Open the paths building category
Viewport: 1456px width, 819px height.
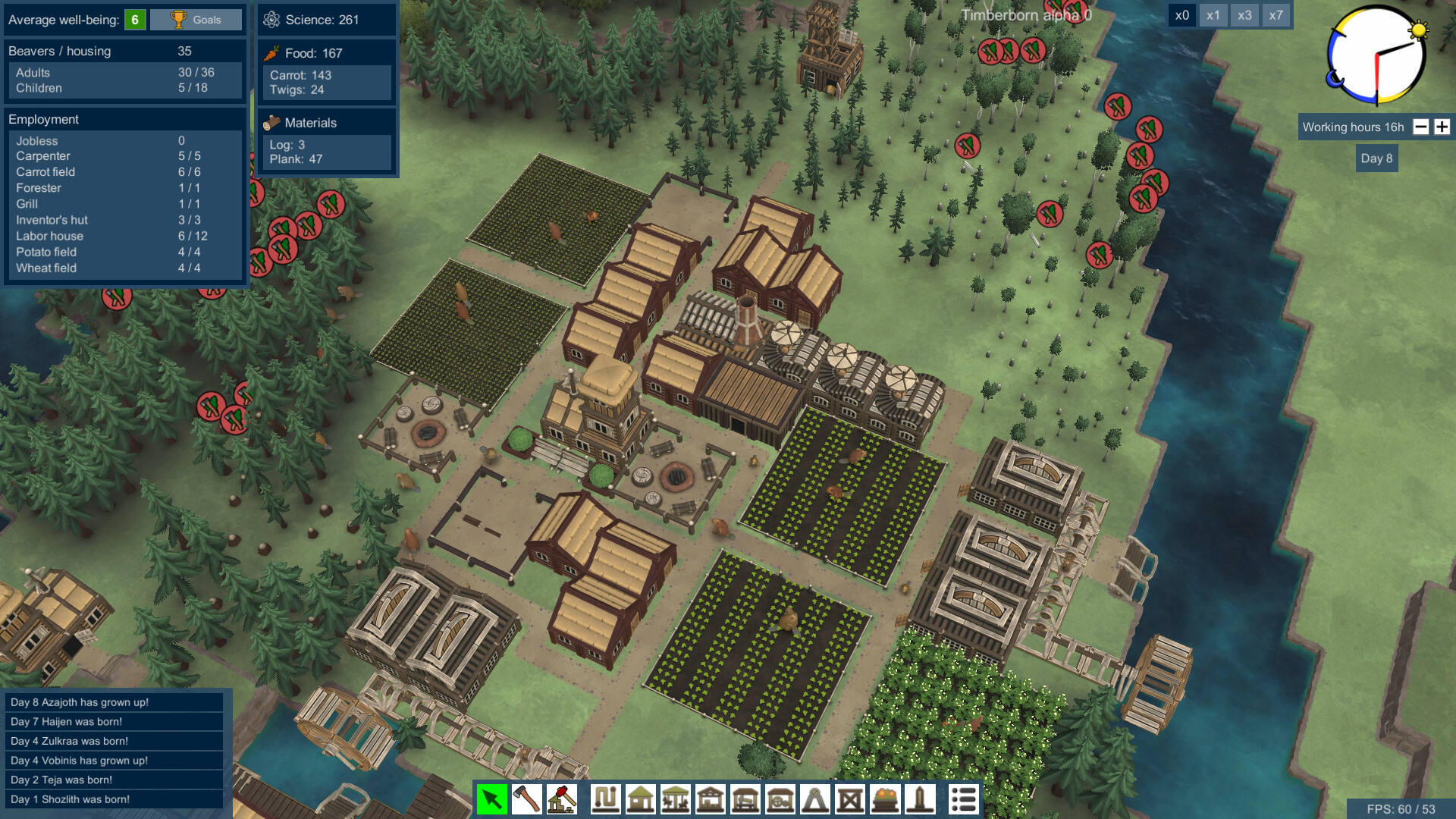605,799
